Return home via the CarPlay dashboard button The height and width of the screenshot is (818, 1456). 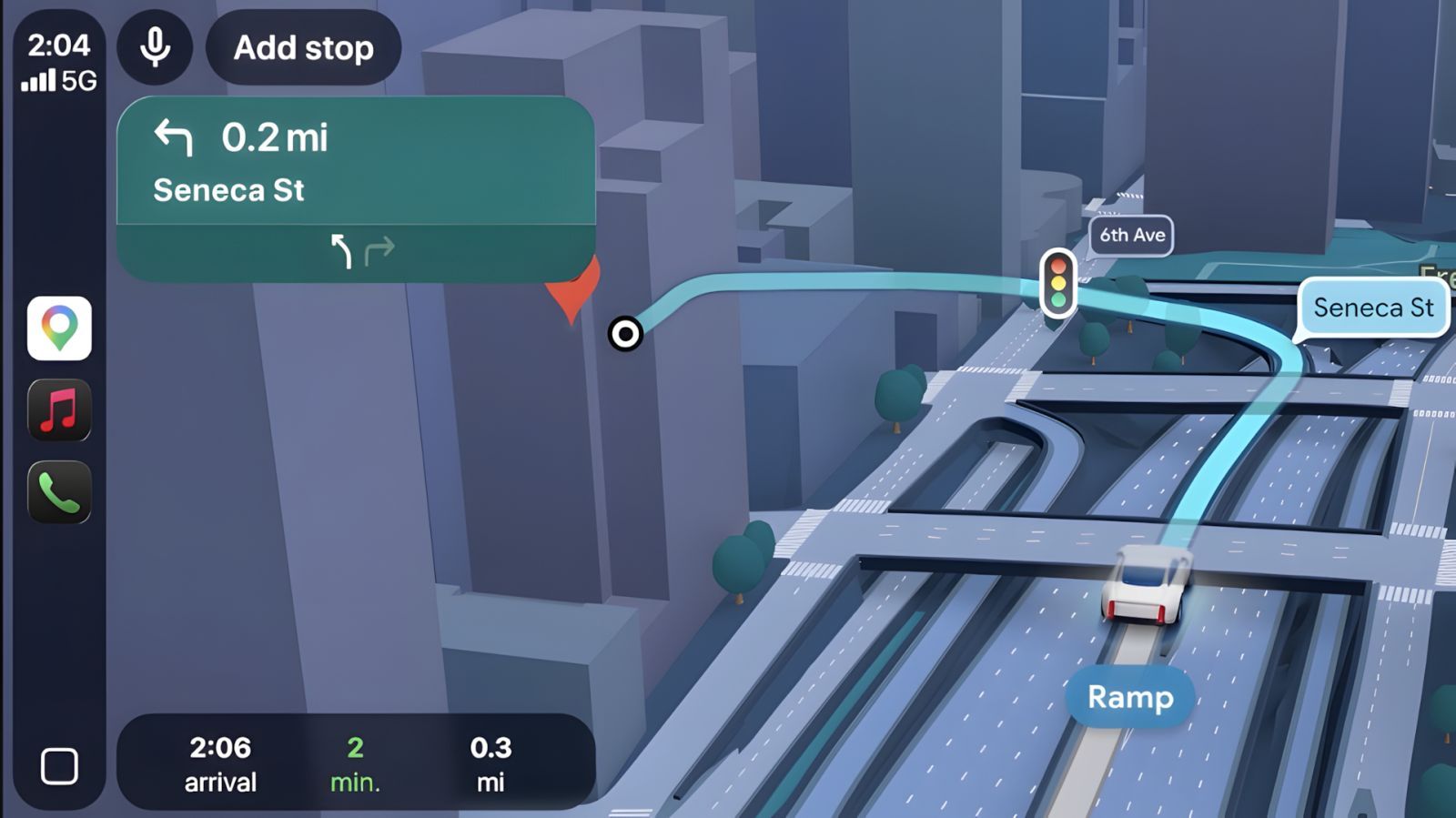(x=59, y=767)
